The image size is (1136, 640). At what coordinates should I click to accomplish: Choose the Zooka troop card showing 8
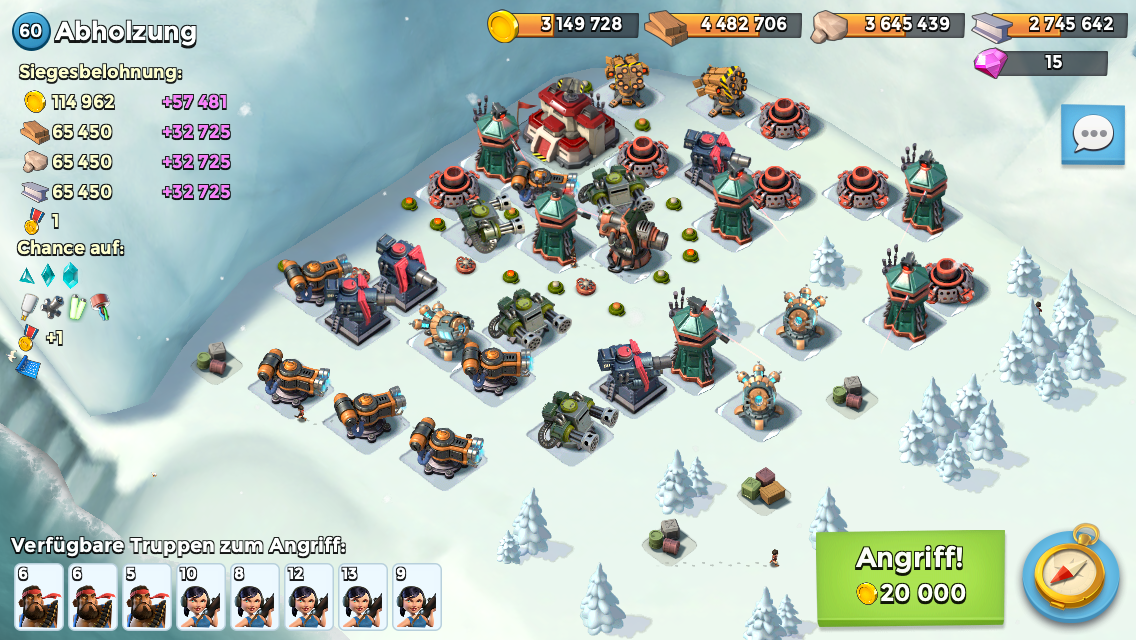pyautogui.click(x=255, y=597)
